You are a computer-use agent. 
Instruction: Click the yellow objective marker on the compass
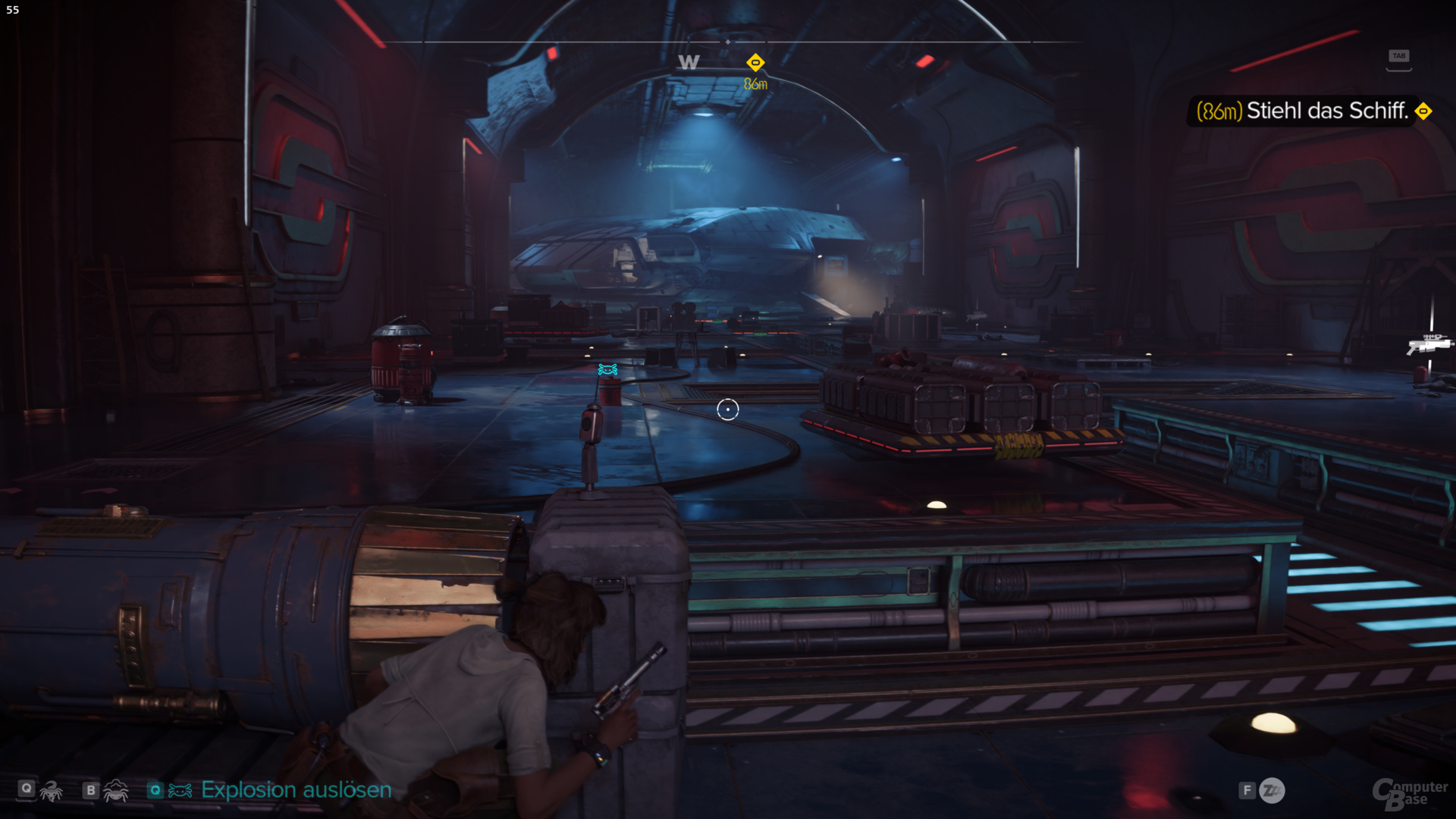click(x=755, y=63)
